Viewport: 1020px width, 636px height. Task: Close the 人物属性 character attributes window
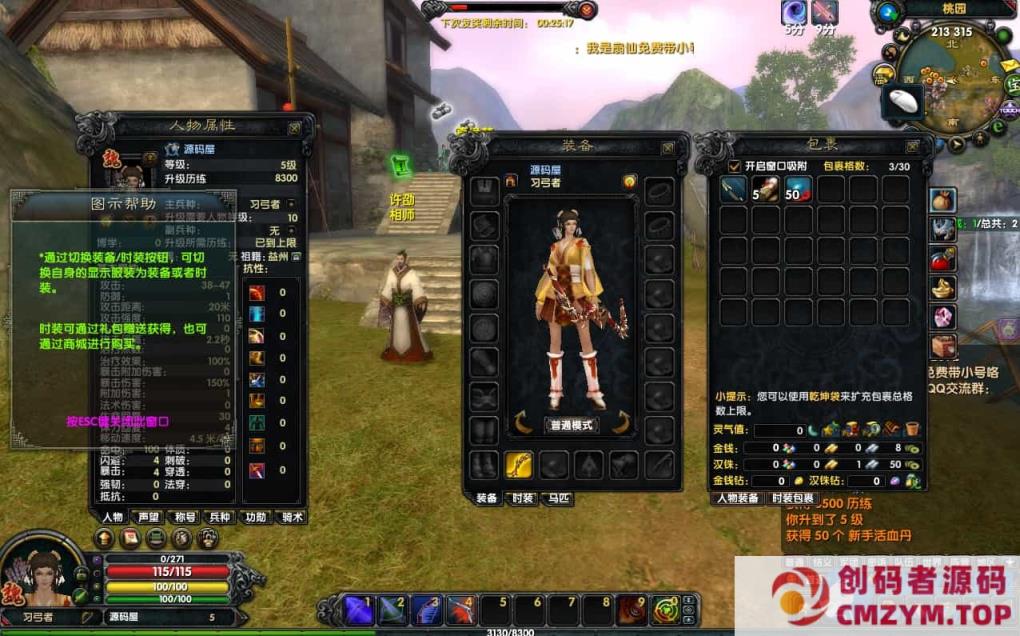pos(295,128)
